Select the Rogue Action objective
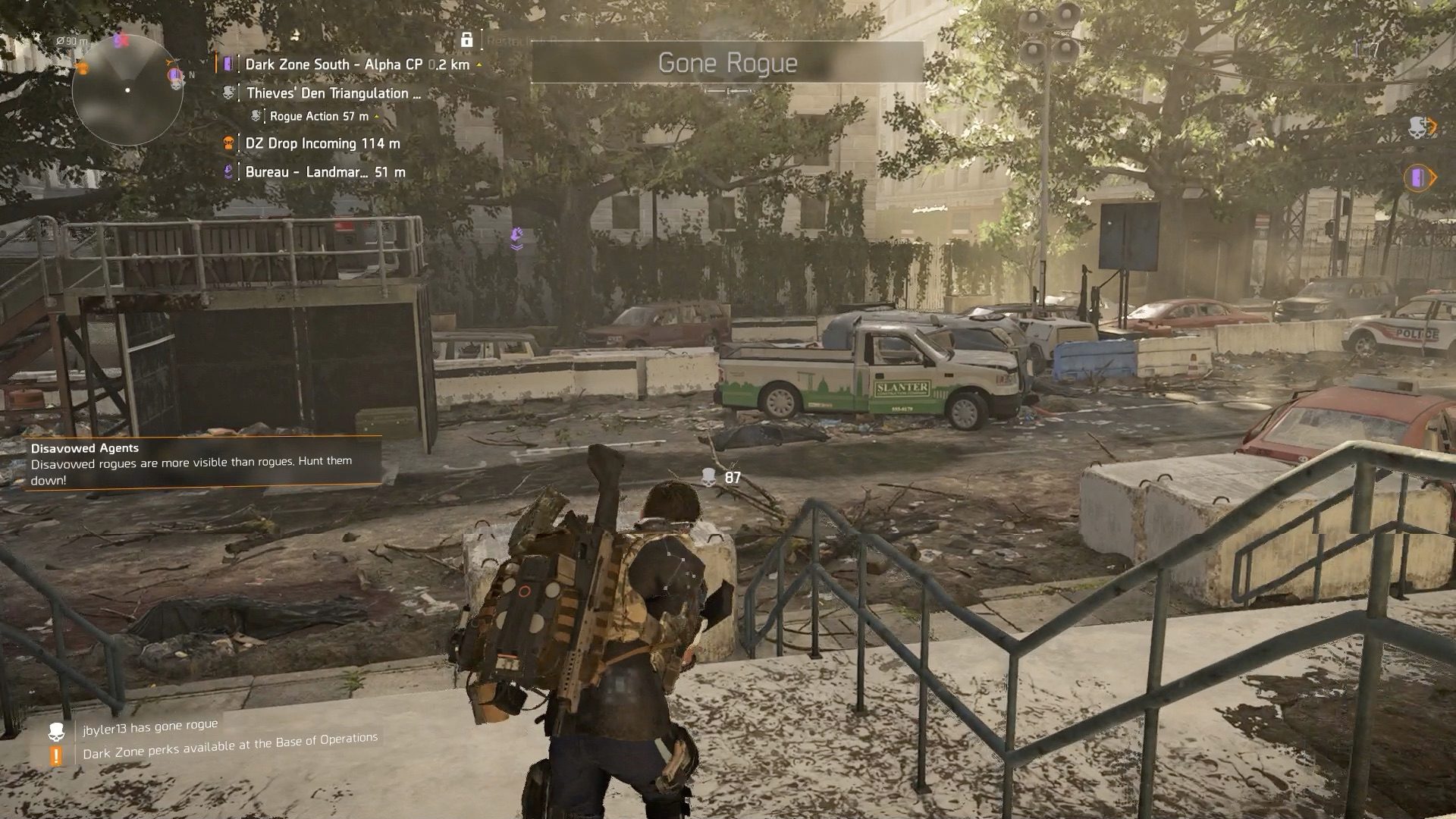 pyautogui.click(x=318, y=116)
